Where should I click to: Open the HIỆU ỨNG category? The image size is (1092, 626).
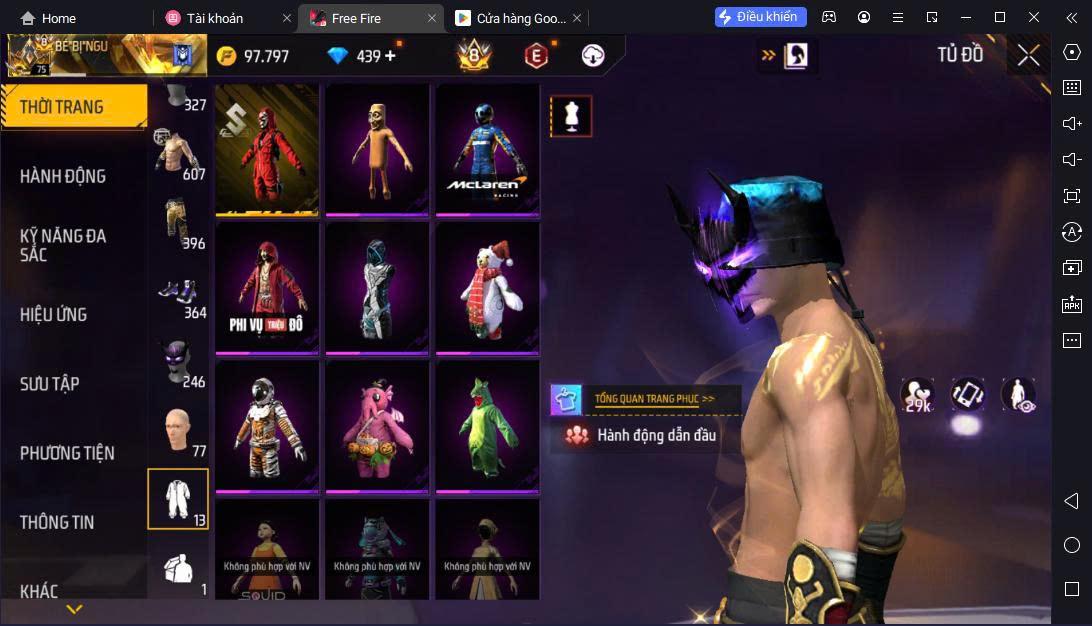click(x=54, y=314)
